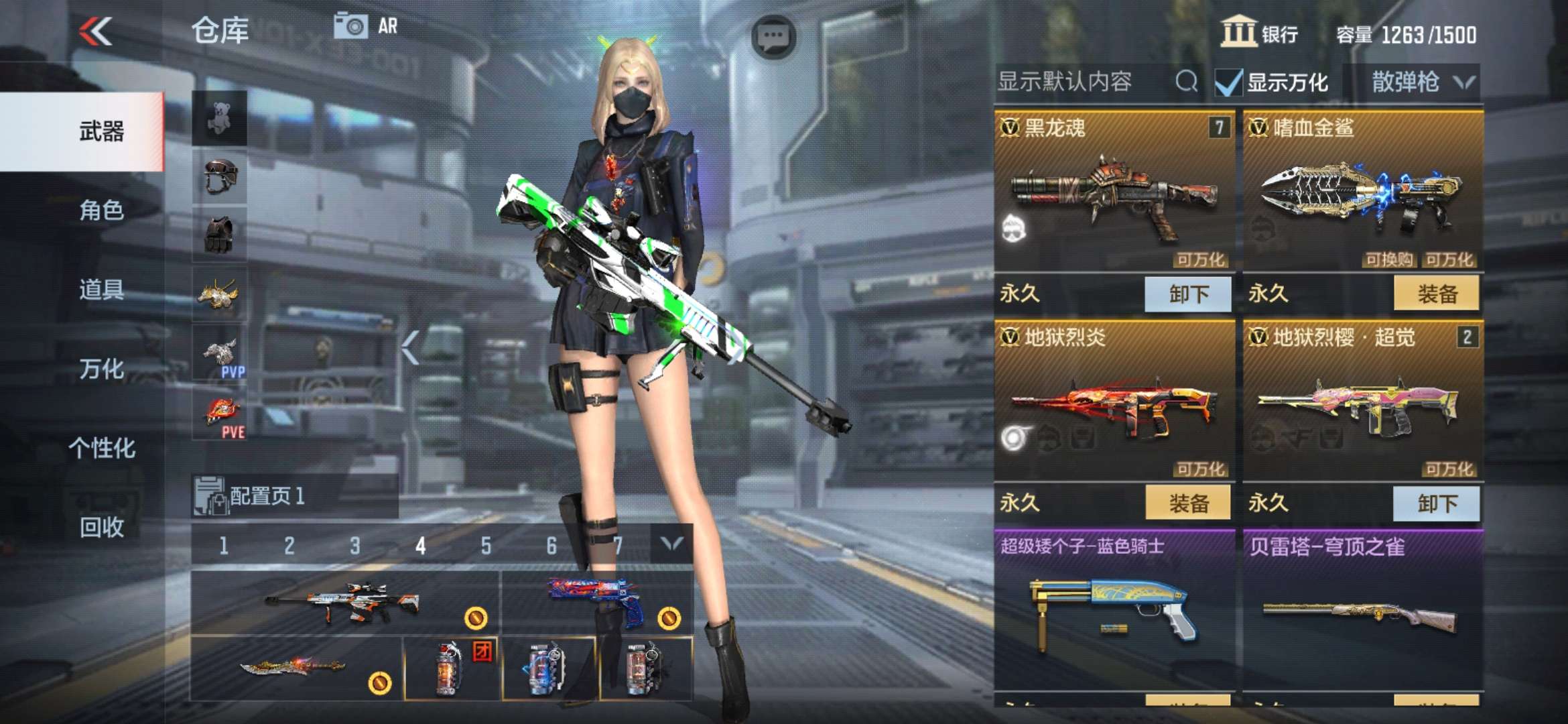
Task: Switch to the 角色 tab
Action: [x=101, y=210]
